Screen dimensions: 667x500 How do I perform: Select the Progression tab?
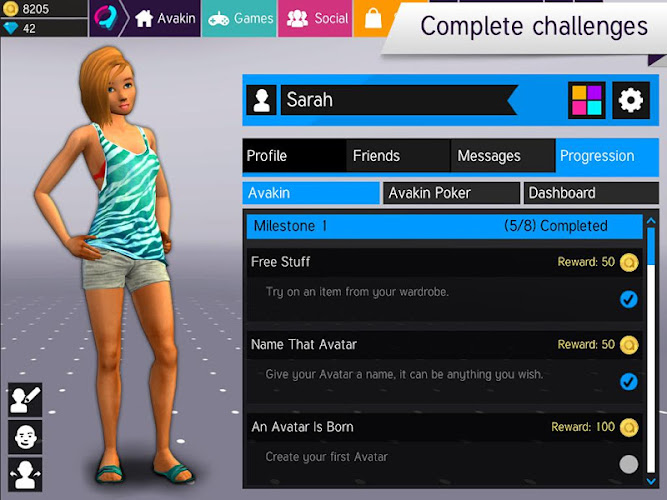(606, 156)
